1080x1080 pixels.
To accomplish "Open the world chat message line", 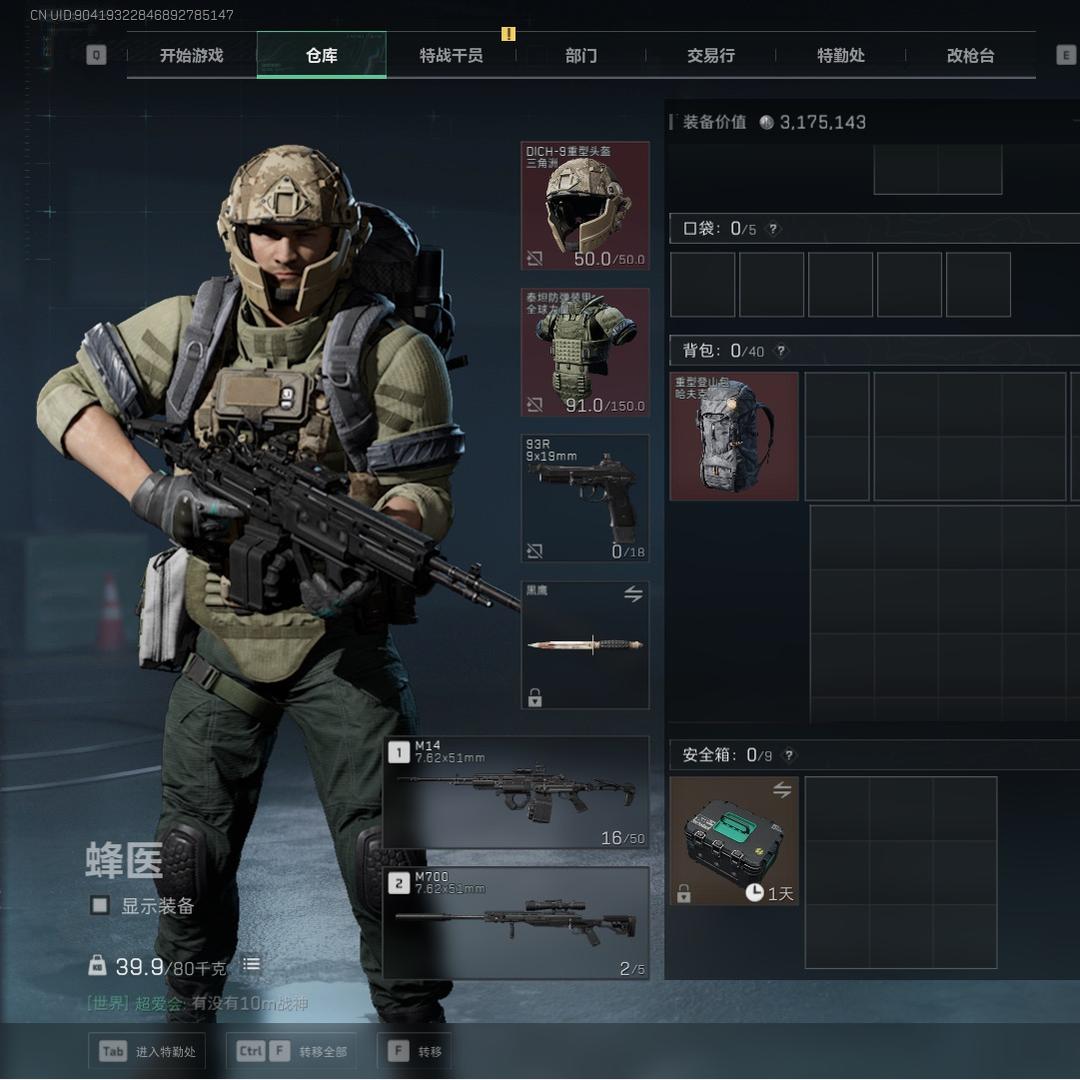I will click(x=198, y=1003).
